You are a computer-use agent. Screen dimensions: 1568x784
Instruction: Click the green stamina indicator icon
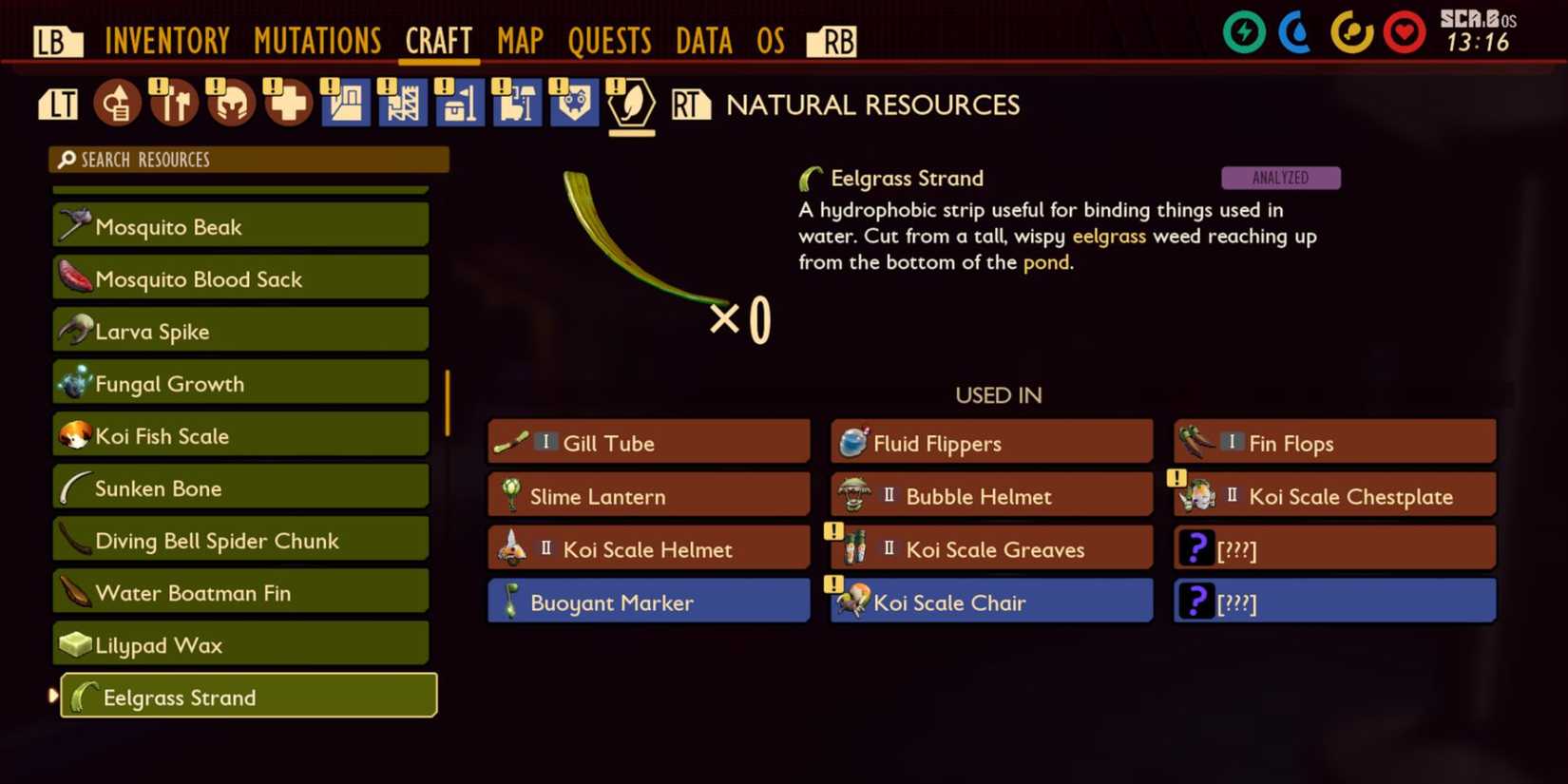[x=1243, y=31]
